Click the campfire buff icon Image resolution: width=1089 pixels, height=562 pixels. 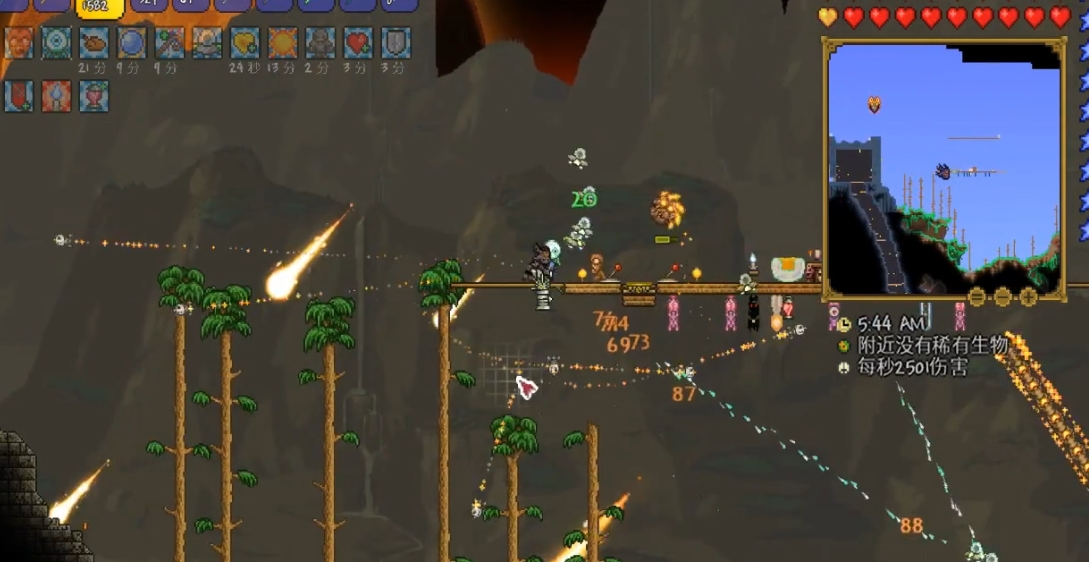coord(56,96)
